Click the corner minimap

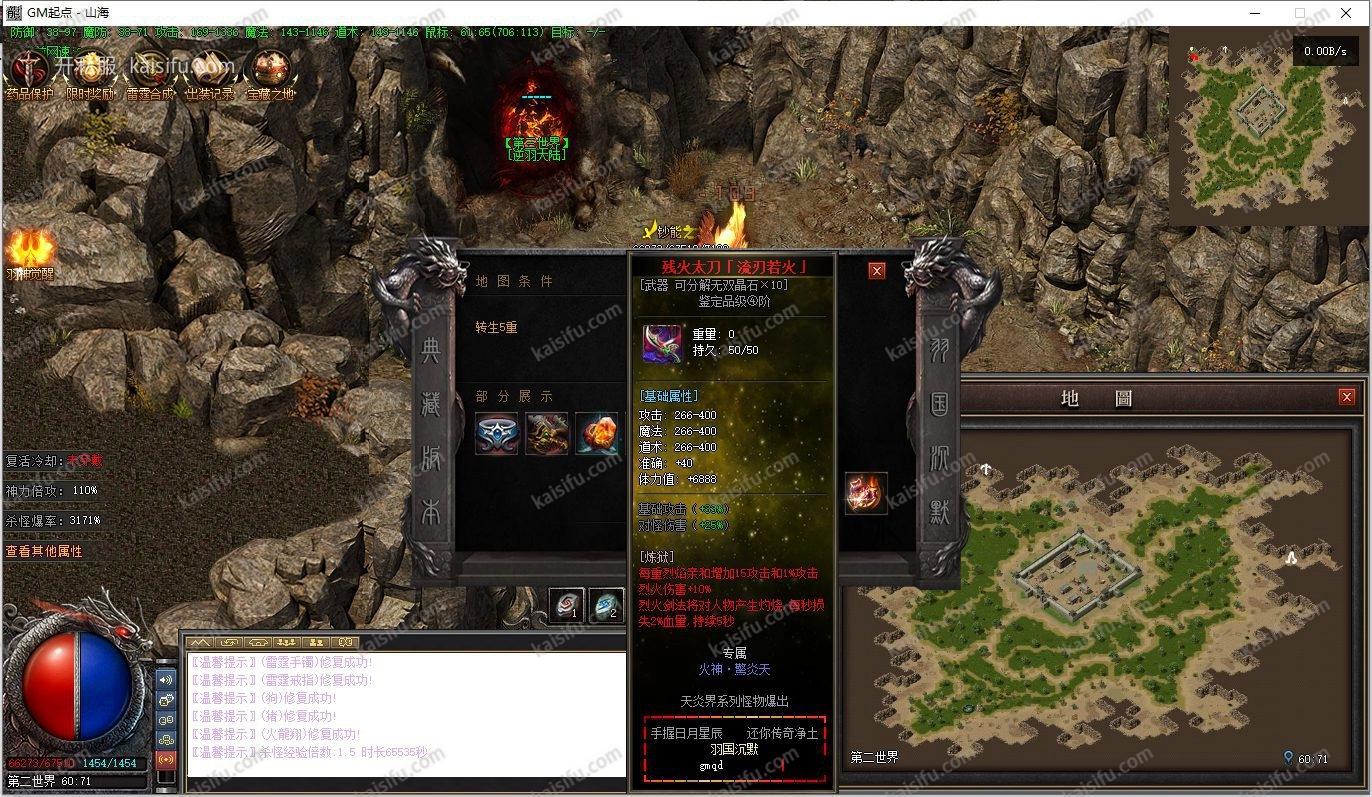pos(1266,127)
